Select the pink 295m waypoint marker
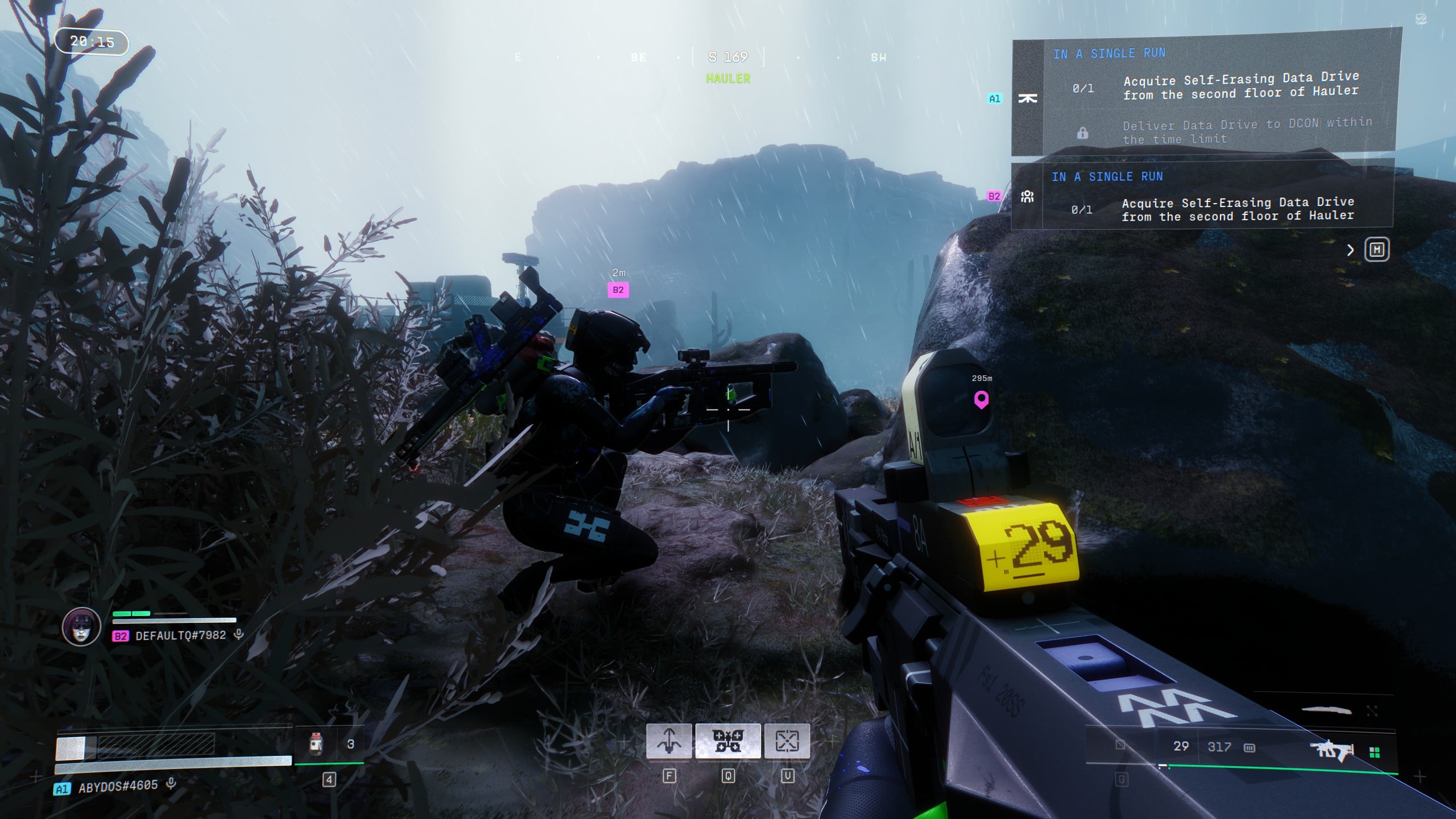 coord(981,399)
